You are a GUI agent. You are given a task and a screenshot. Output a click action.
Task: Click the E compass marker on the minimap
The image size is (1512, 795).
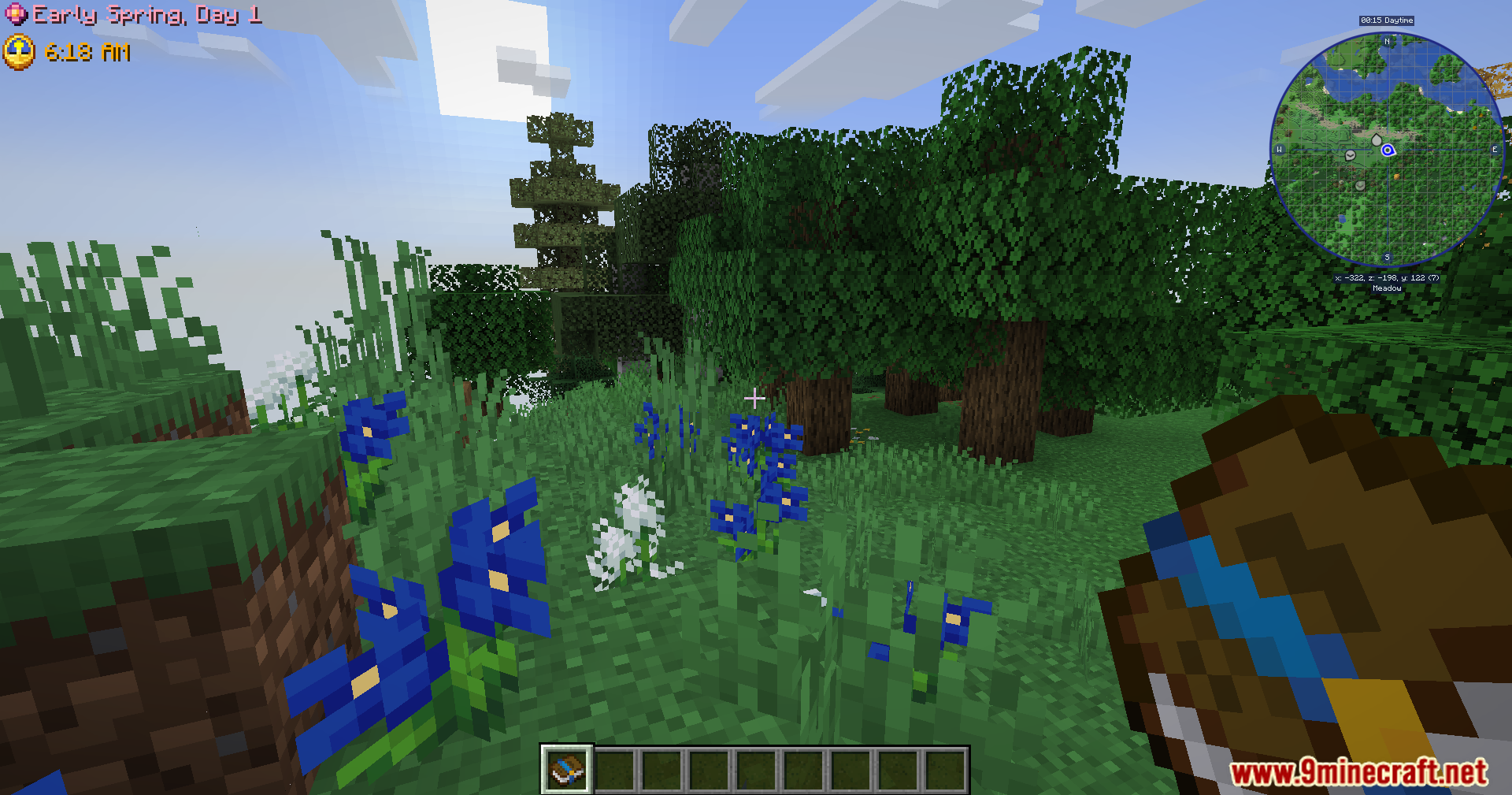point(1495,149)
